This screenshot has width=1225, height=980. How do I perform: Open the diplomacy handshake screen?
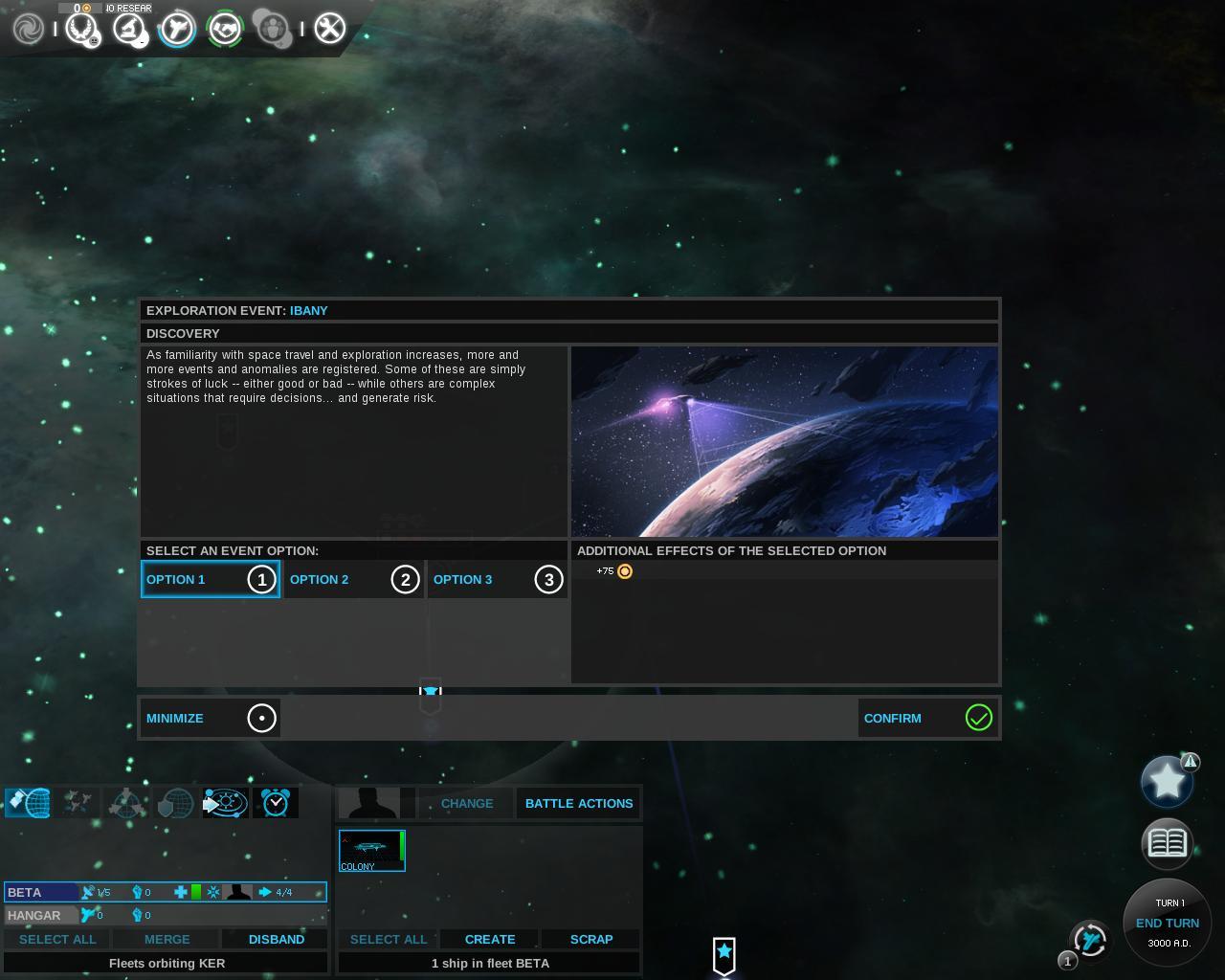226,28
